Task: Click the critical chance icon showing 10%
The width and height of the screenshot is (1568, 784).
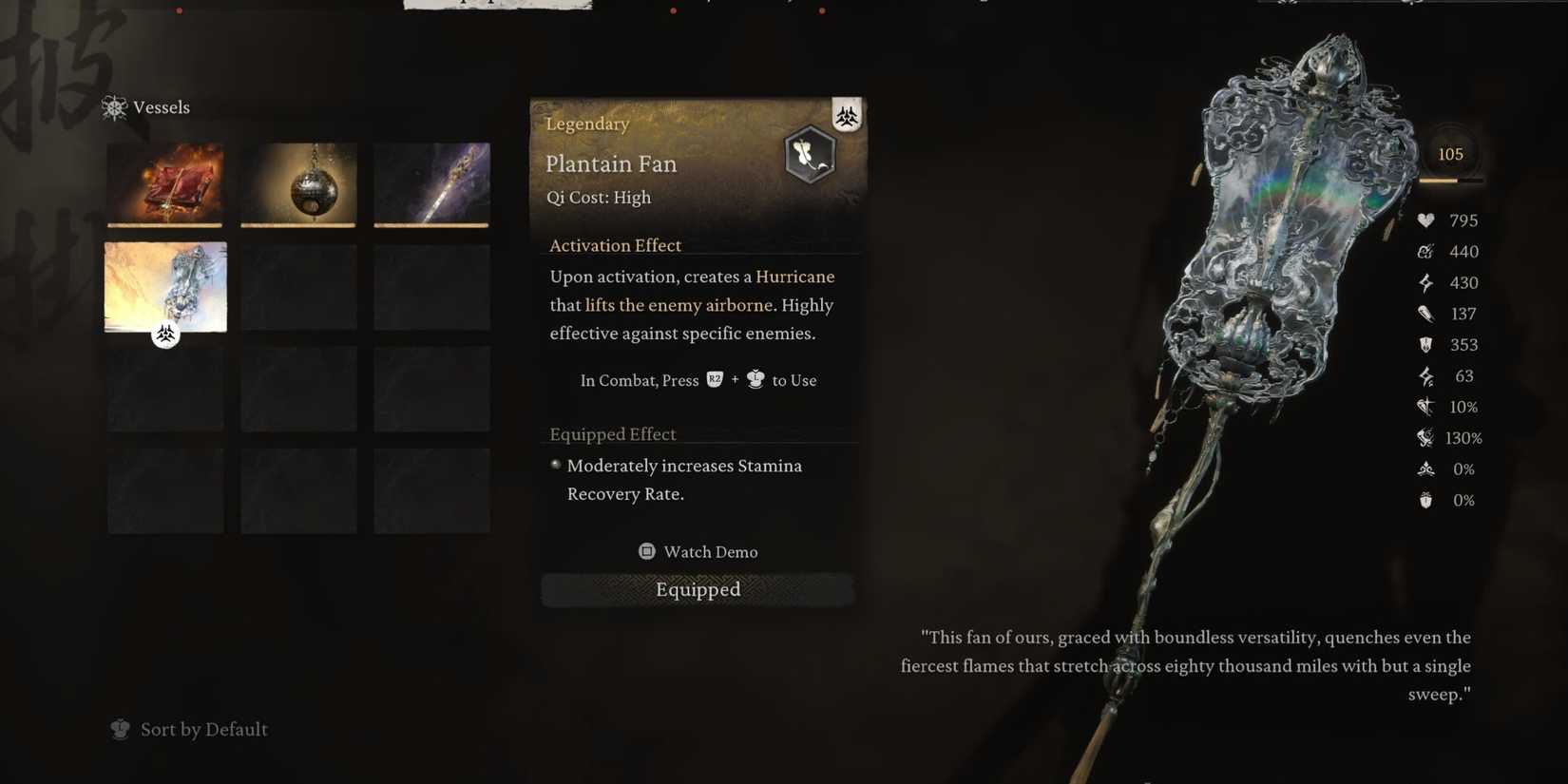Action: click(1425, 407)
